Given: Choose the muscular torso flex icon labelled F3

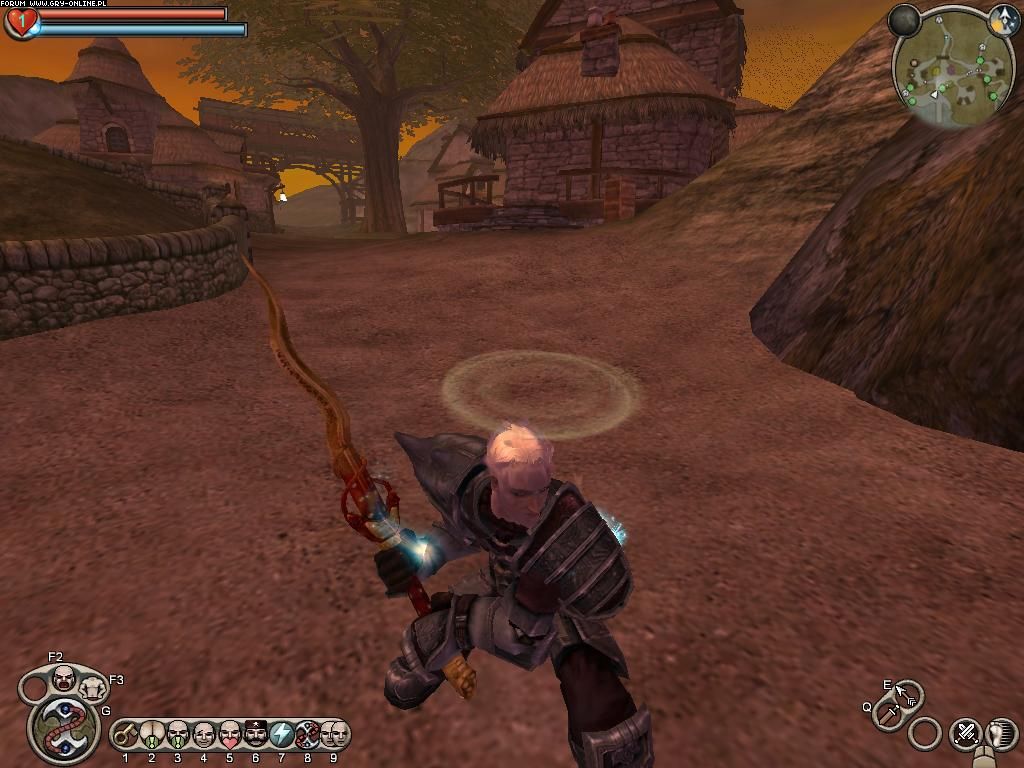Looking at the screenshot, I should click(x=92, y=688).
